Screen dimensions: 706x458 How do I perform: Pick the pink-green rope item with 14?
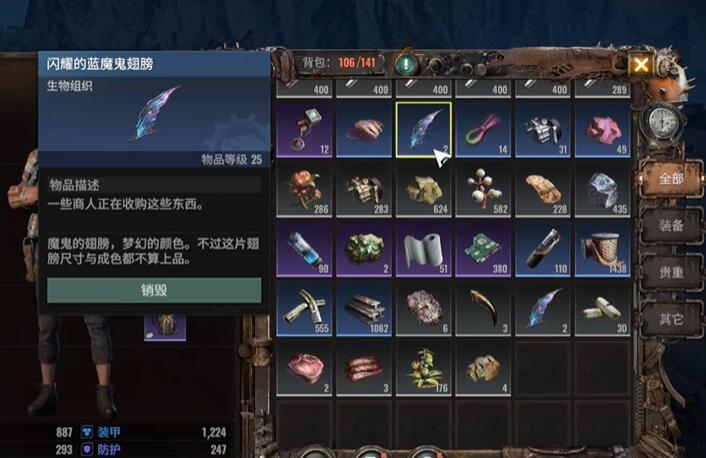point(482,130)
